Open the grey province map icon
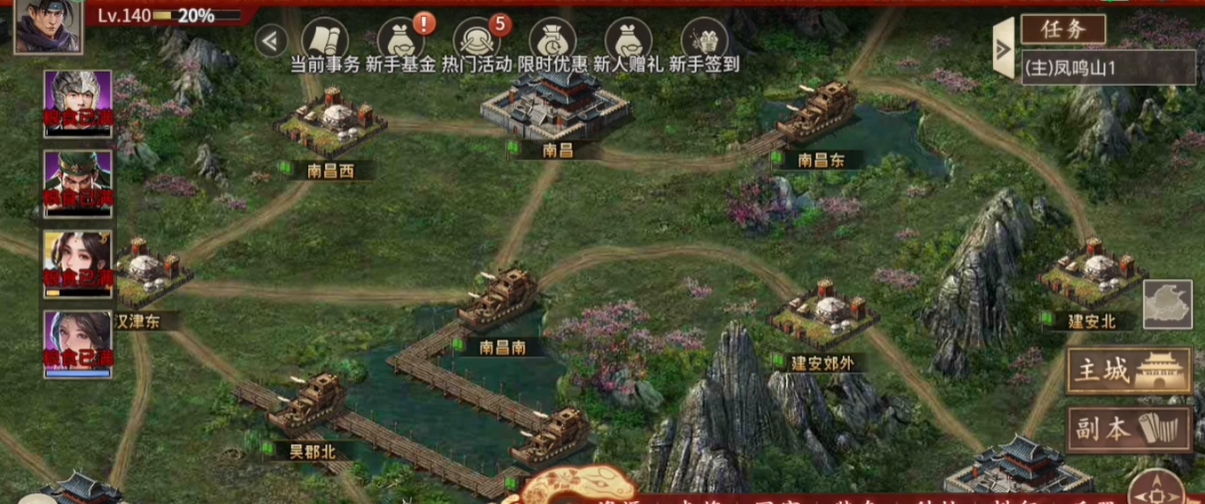The width and height of the screenshot is (1205, 504). pyautogui.click(x=1167, y=304)
